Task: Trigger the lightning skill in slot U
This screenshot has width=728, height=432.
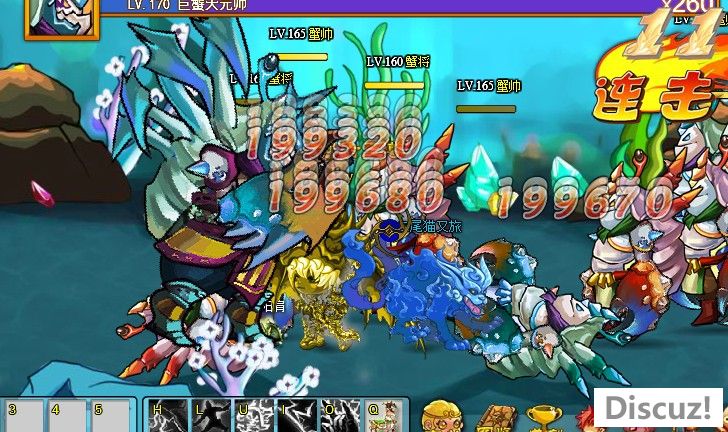Action: (255, 416)
